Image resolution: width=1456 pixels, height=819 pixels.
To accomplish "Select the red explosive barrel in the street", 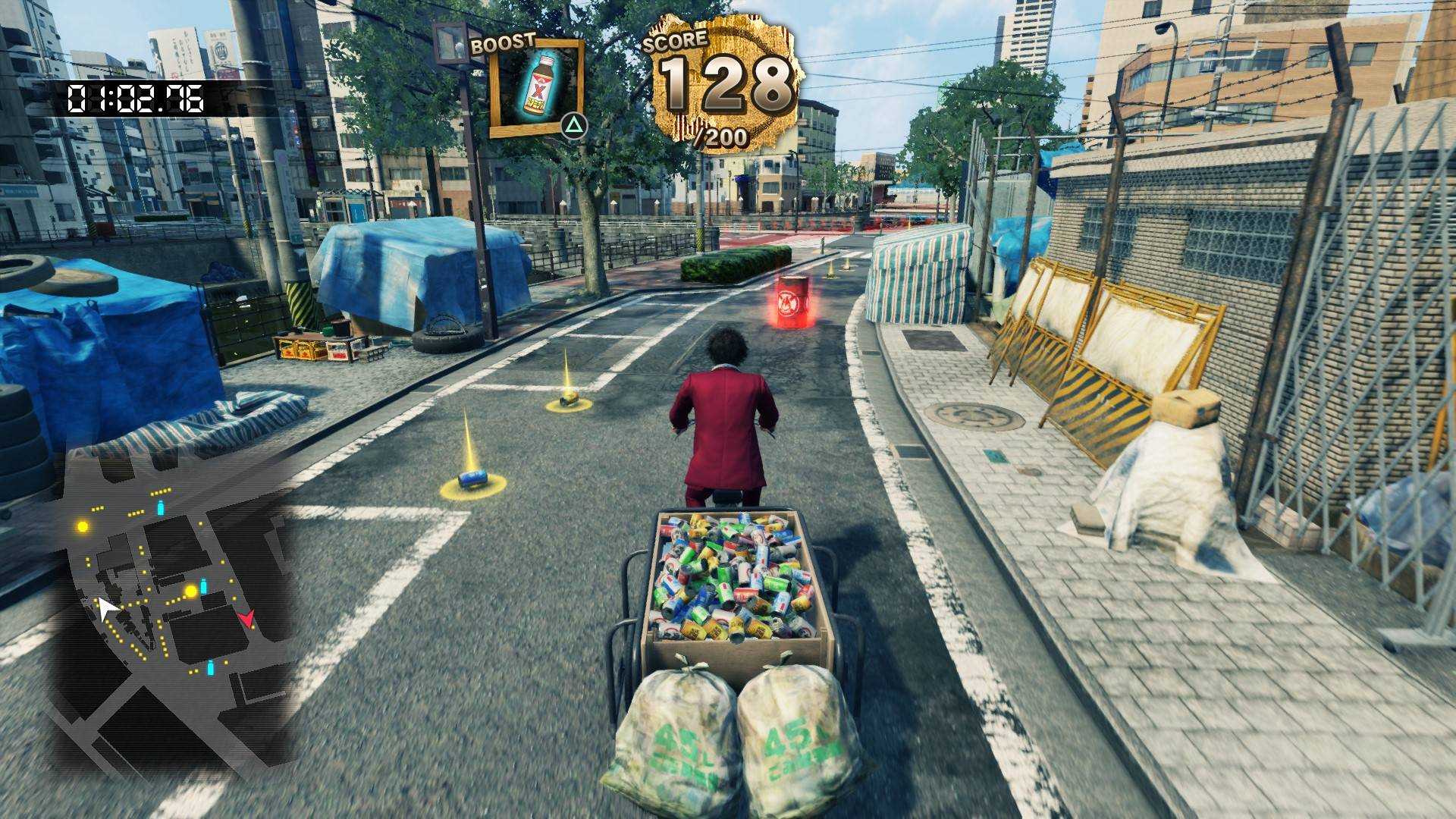I will coord(791,302).
